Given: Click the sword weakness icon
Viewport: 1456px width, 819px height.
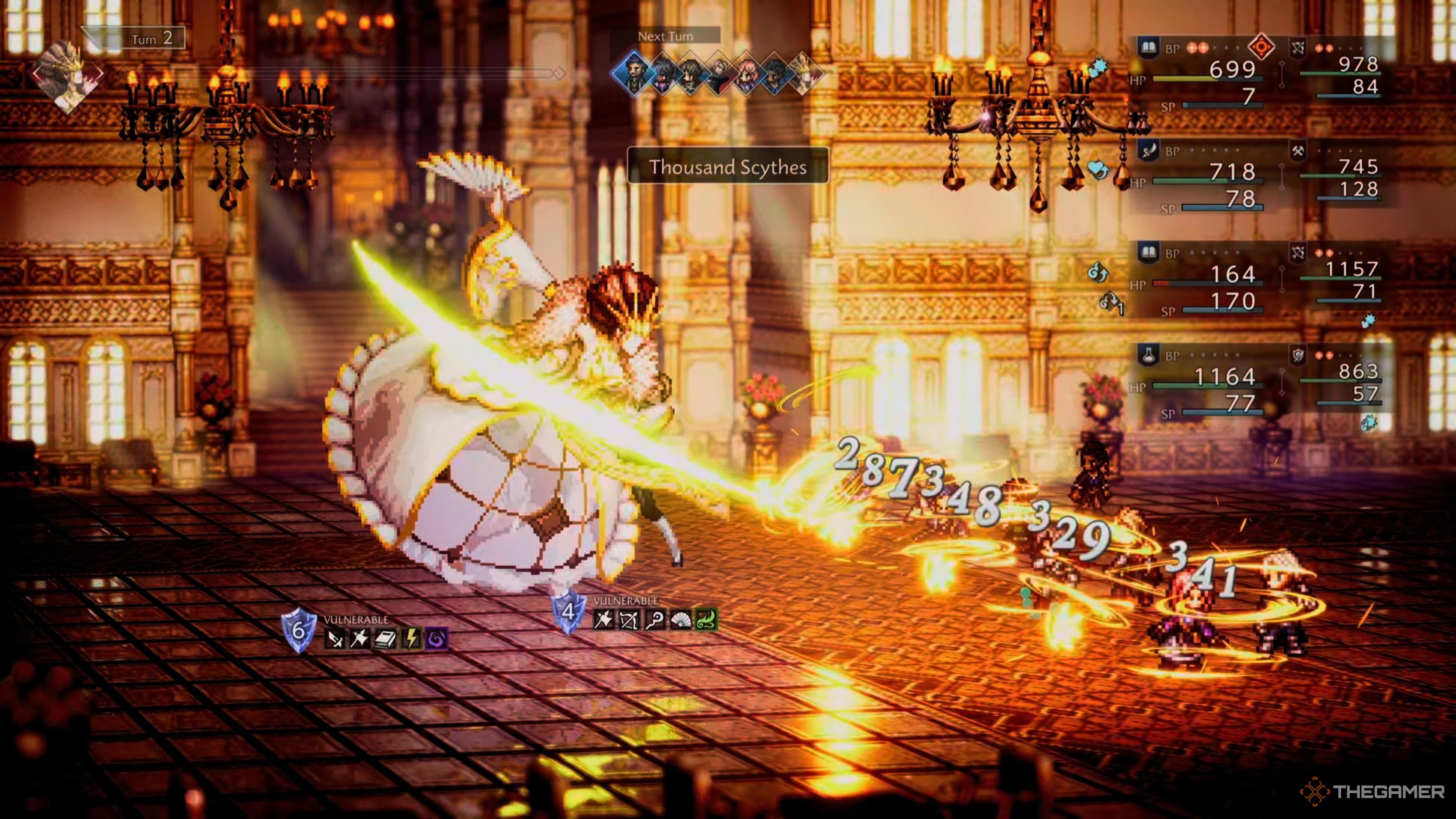Looking at the screenshot, I should coord(334,639).
